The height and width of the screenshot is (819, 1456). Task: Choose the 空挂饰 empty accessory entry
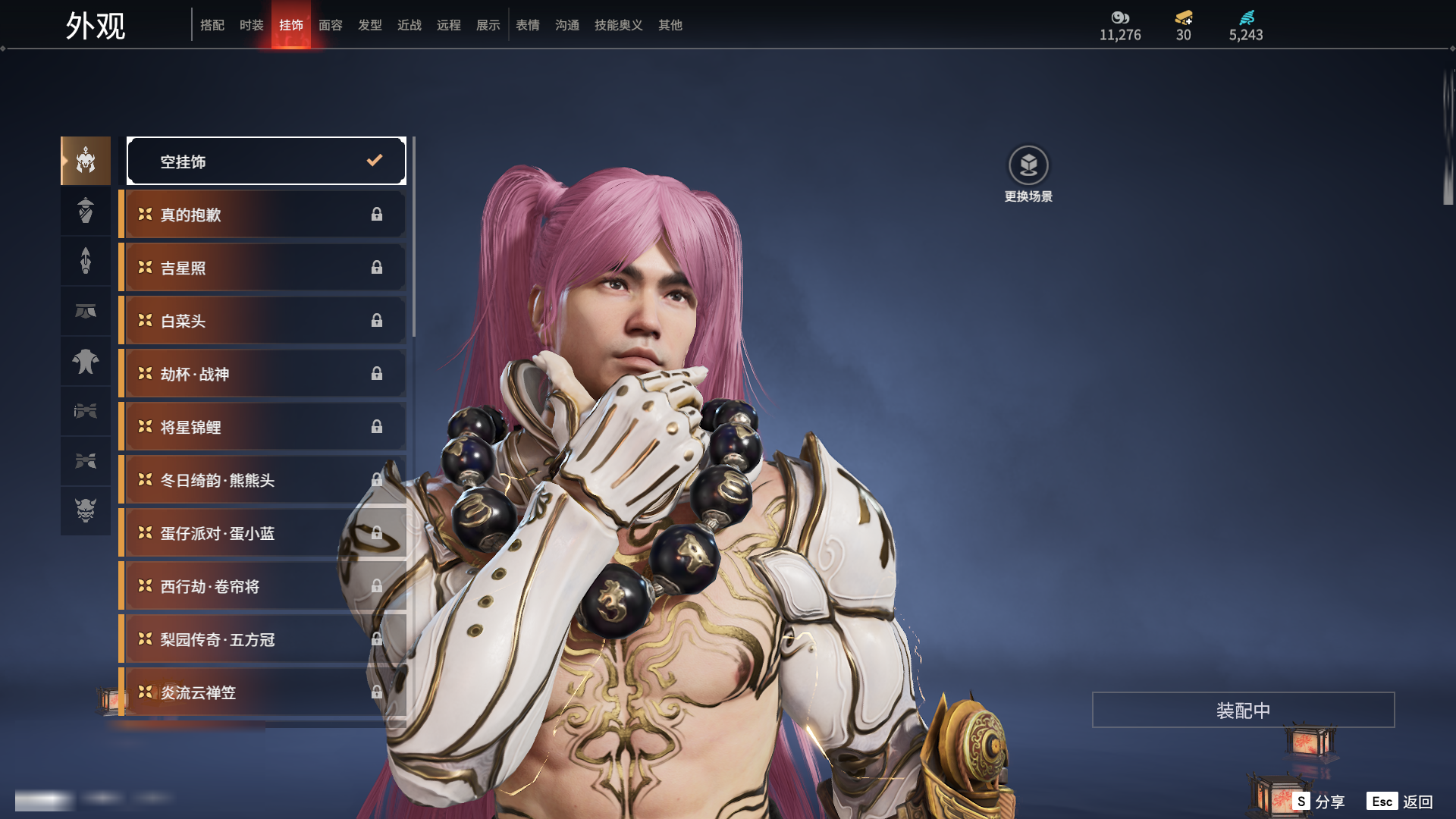(266, 161)
